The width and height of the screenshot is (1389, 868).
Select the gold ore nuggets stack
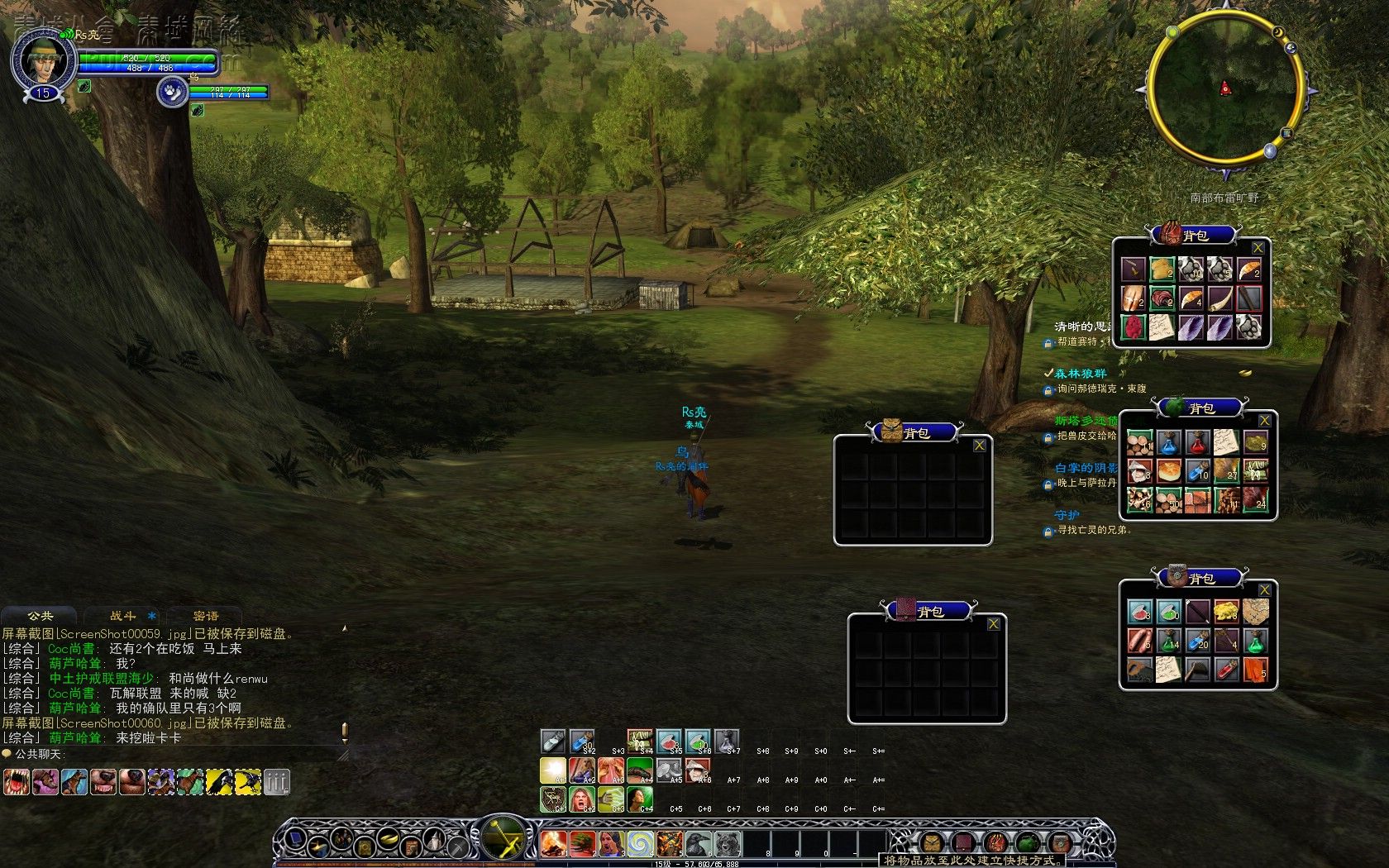[1226, 612]
